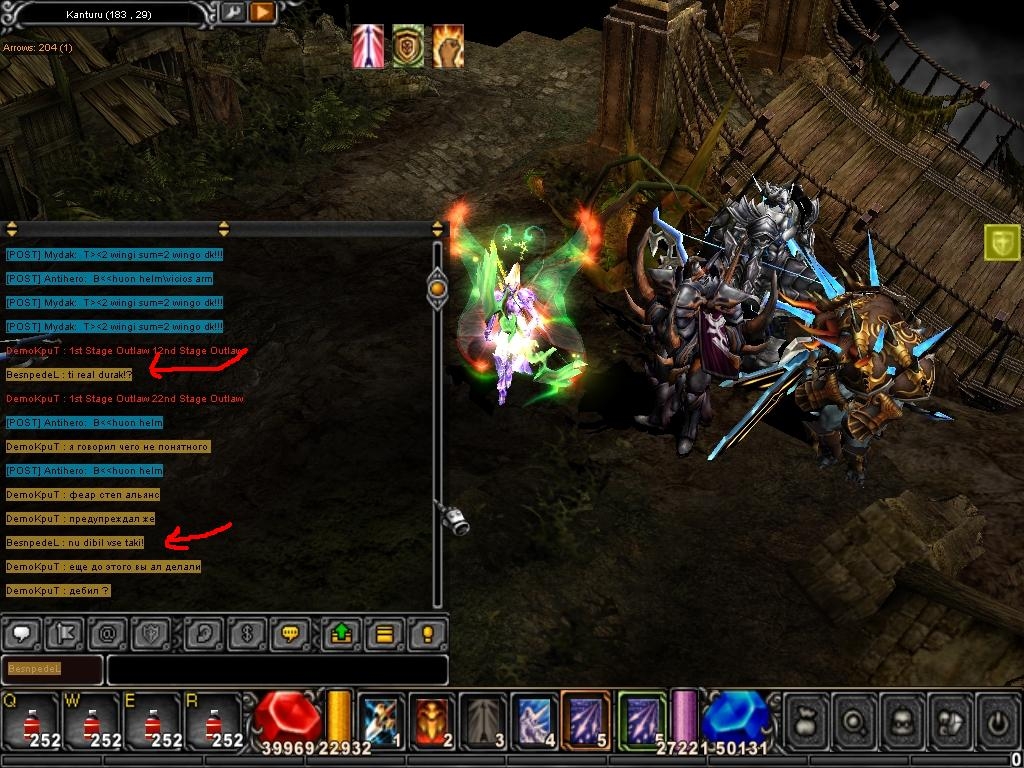Click the power system menu button
The width and height of the screenshot is (1024, 768).
click(x=996, y=720)
